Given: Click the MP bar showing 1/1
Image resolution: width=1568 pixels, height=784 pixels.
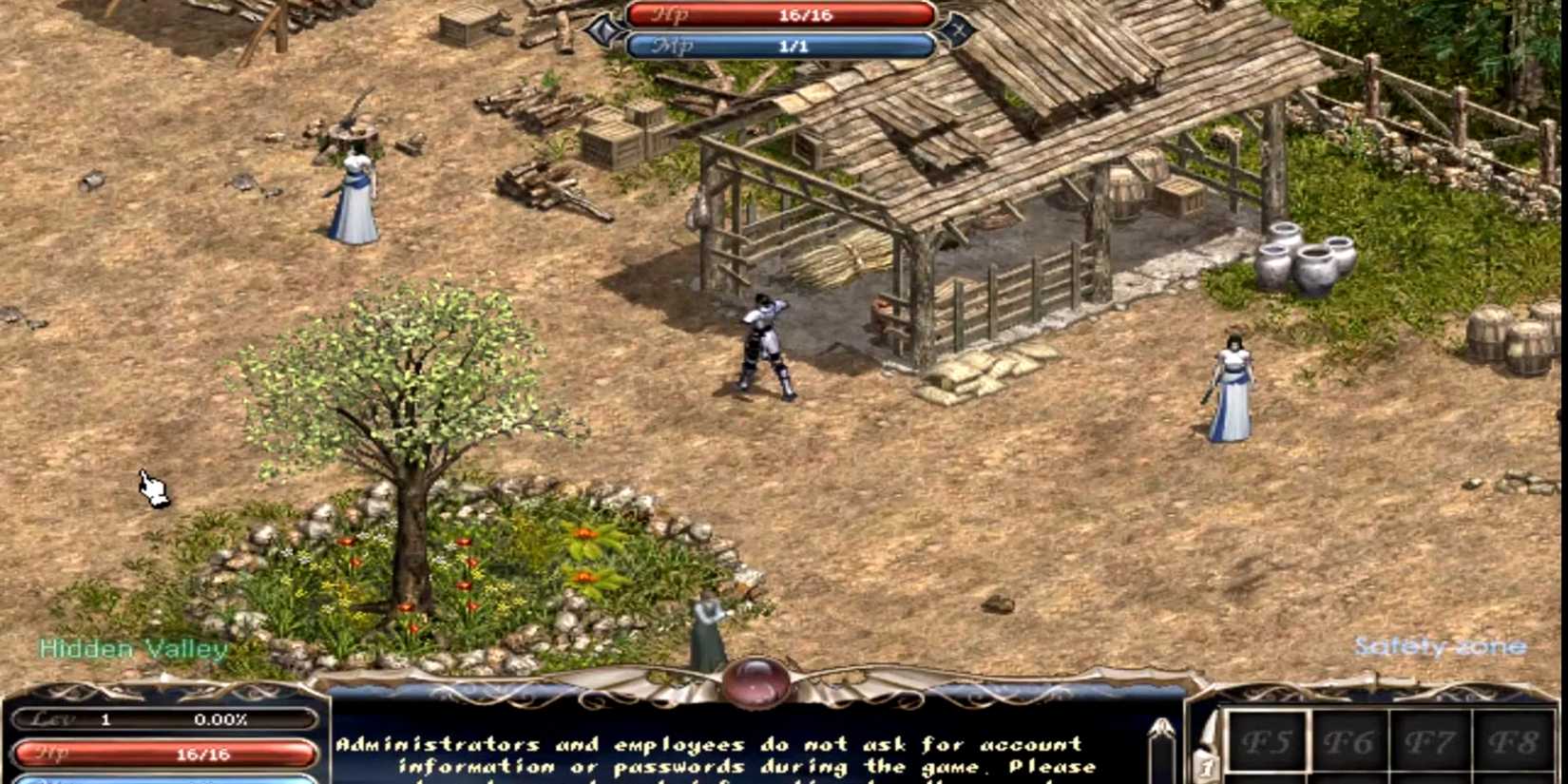Looking at the screenshot, I should [x=779, y=44].
